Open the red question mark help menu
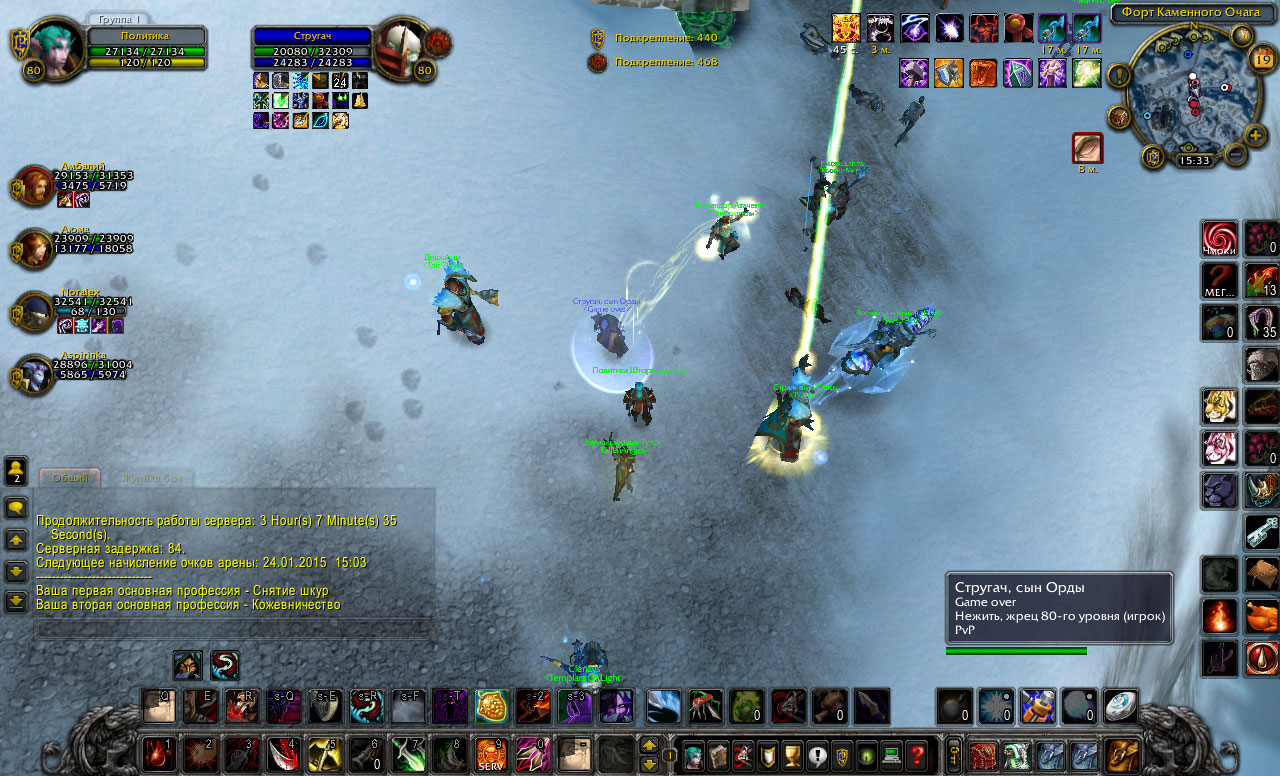1280x776 pixels. (x=916, y=754)
